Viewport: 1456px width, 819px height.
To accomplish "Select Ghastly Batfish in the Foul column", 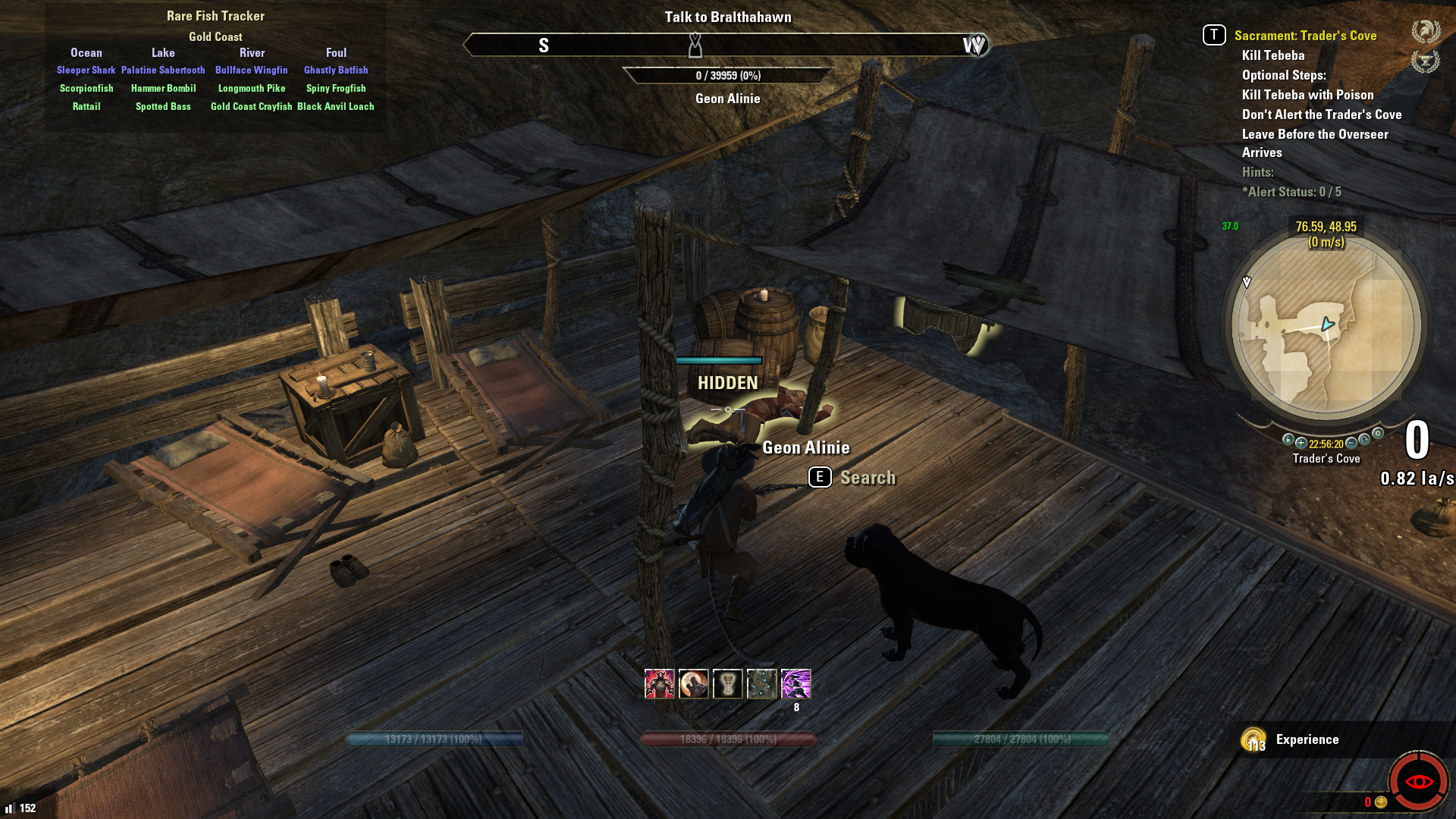I will point(336,71).
